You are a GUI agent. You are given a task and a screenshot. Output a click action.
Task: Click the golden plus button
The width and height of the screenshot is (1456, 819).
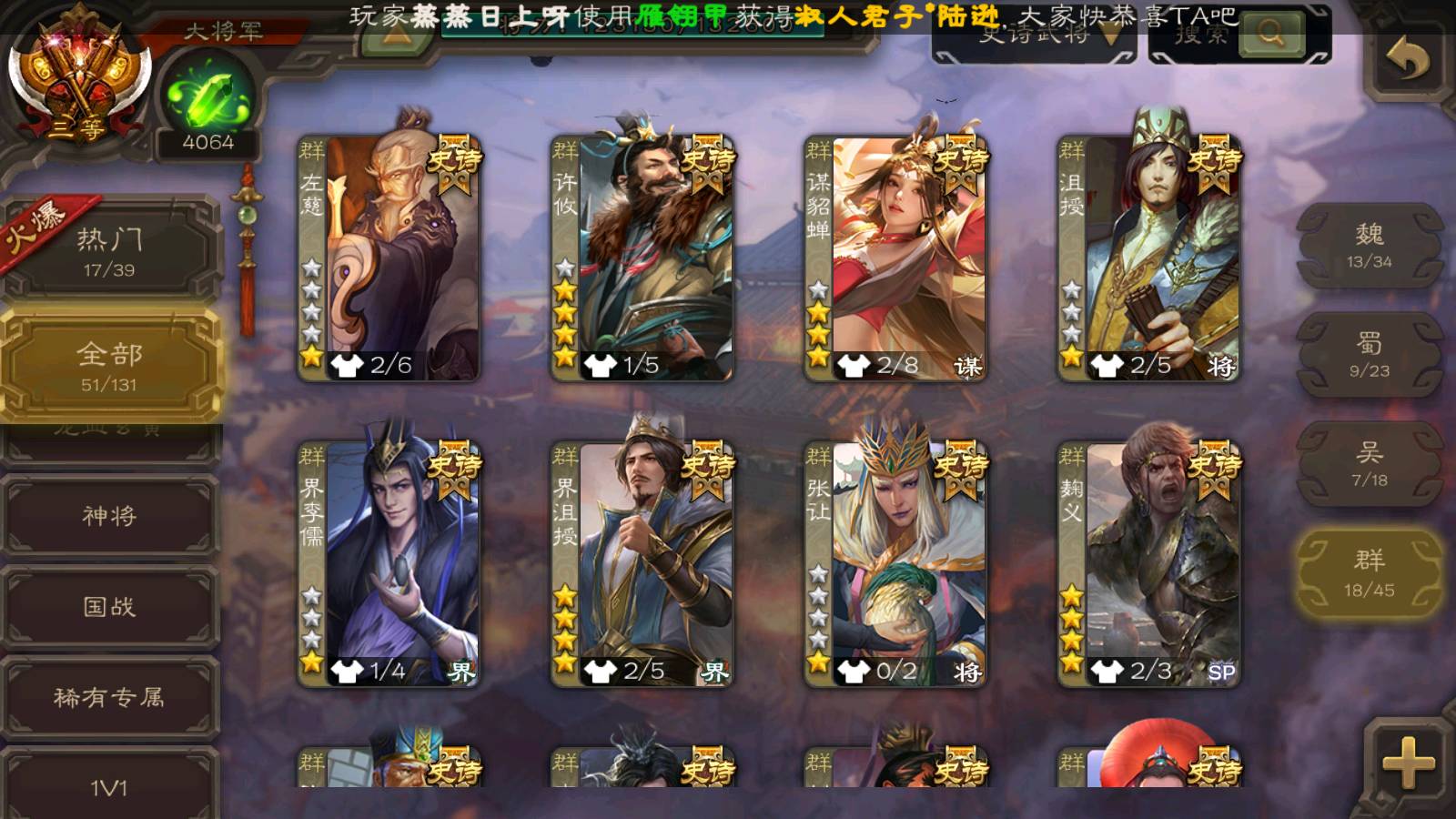(1408, 763)
